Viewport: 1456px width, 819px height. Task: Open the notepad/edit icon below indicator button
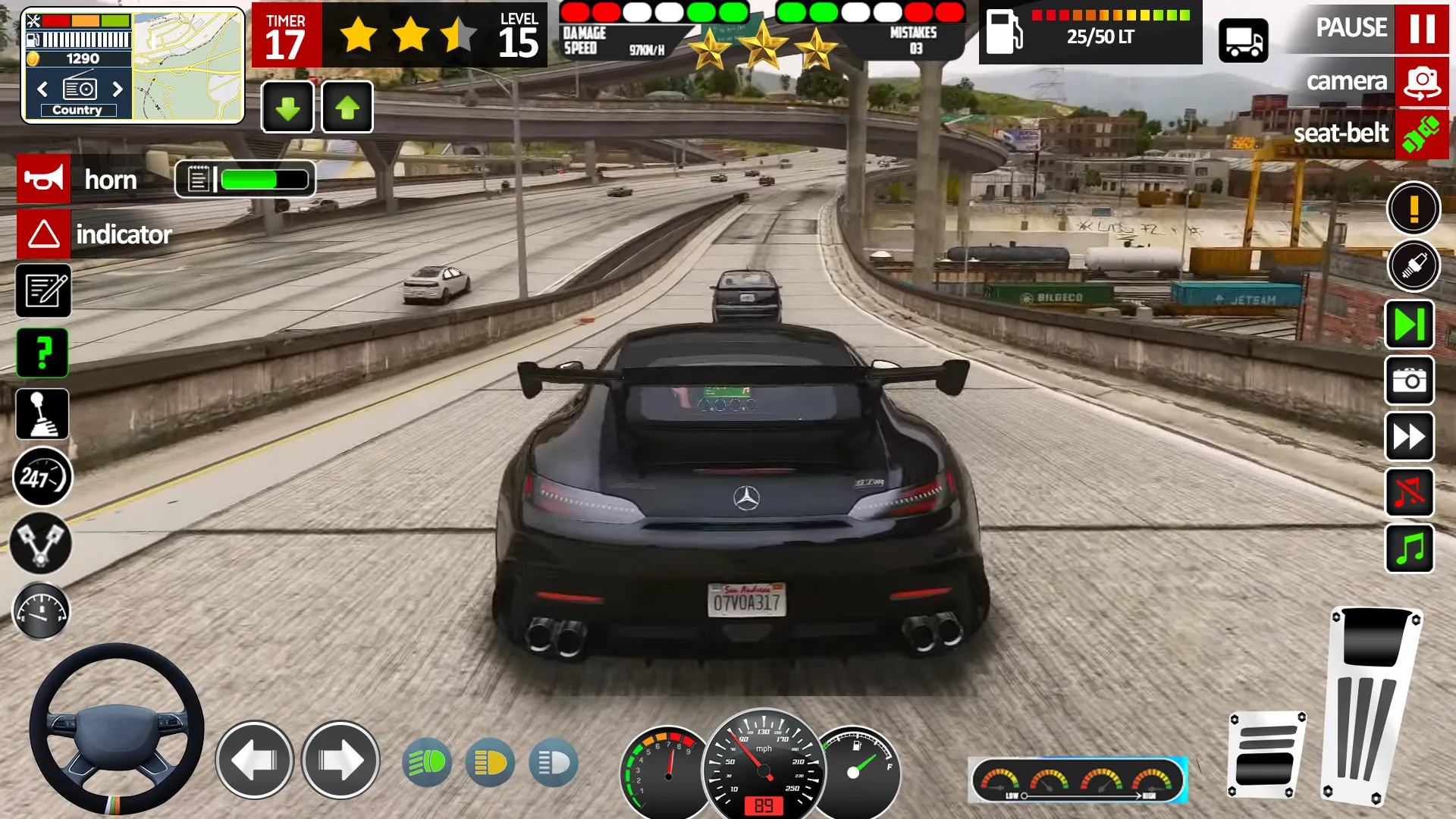(x=44, y=291)
